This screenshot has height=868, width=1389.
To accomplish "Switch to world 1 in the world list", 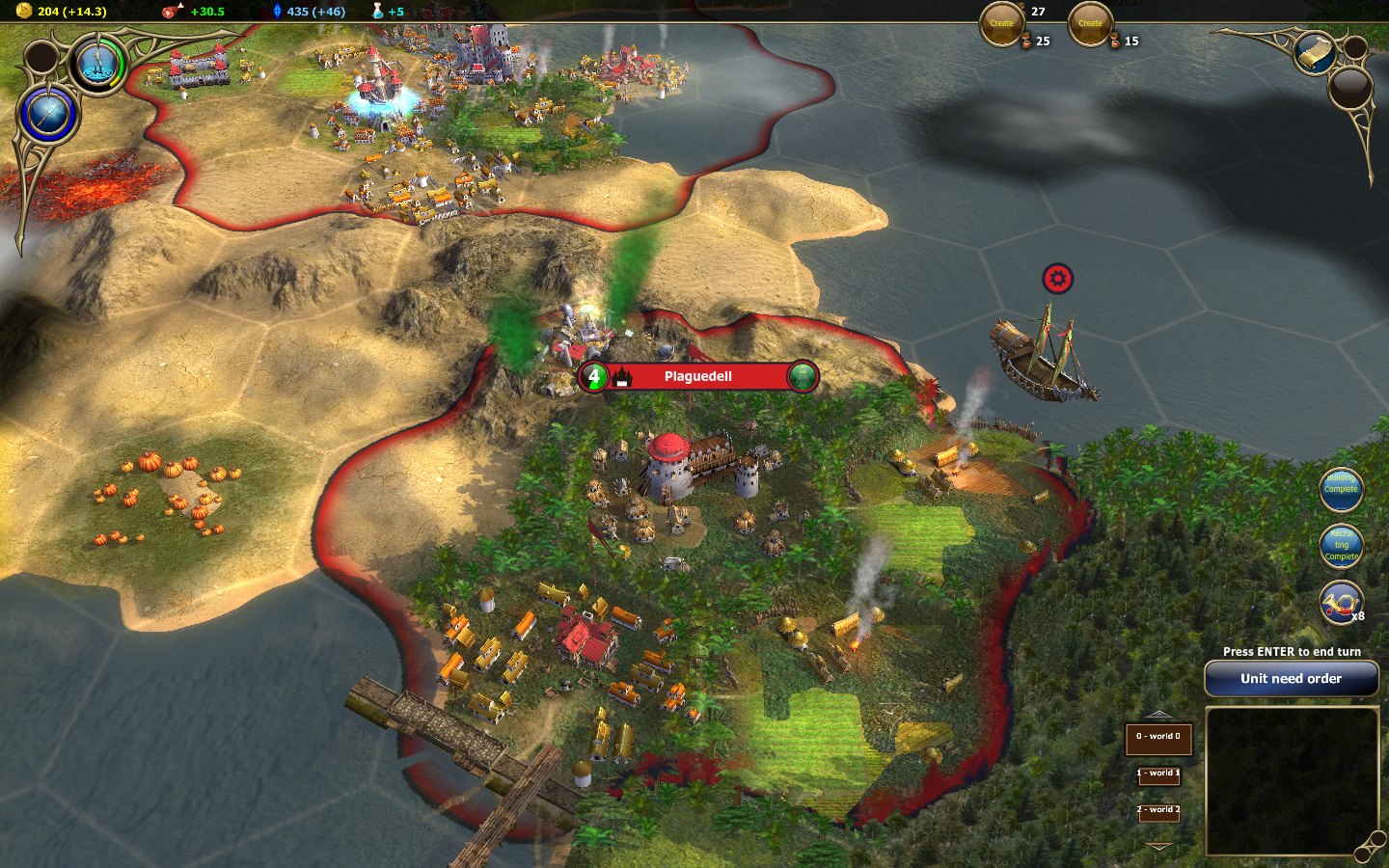I will click(x=1158, y=774).
